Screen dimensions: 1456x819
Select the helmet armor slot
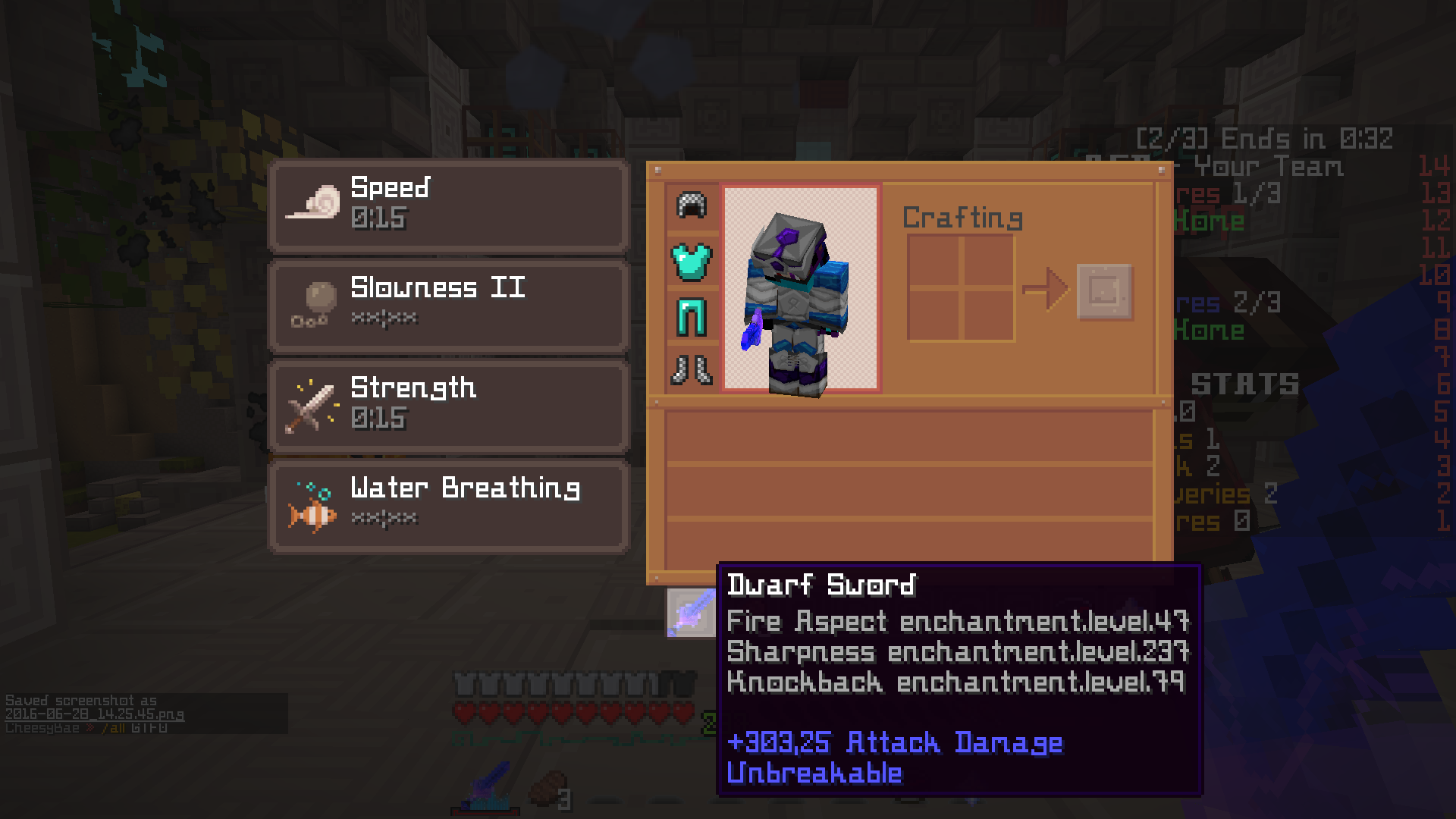691,206
